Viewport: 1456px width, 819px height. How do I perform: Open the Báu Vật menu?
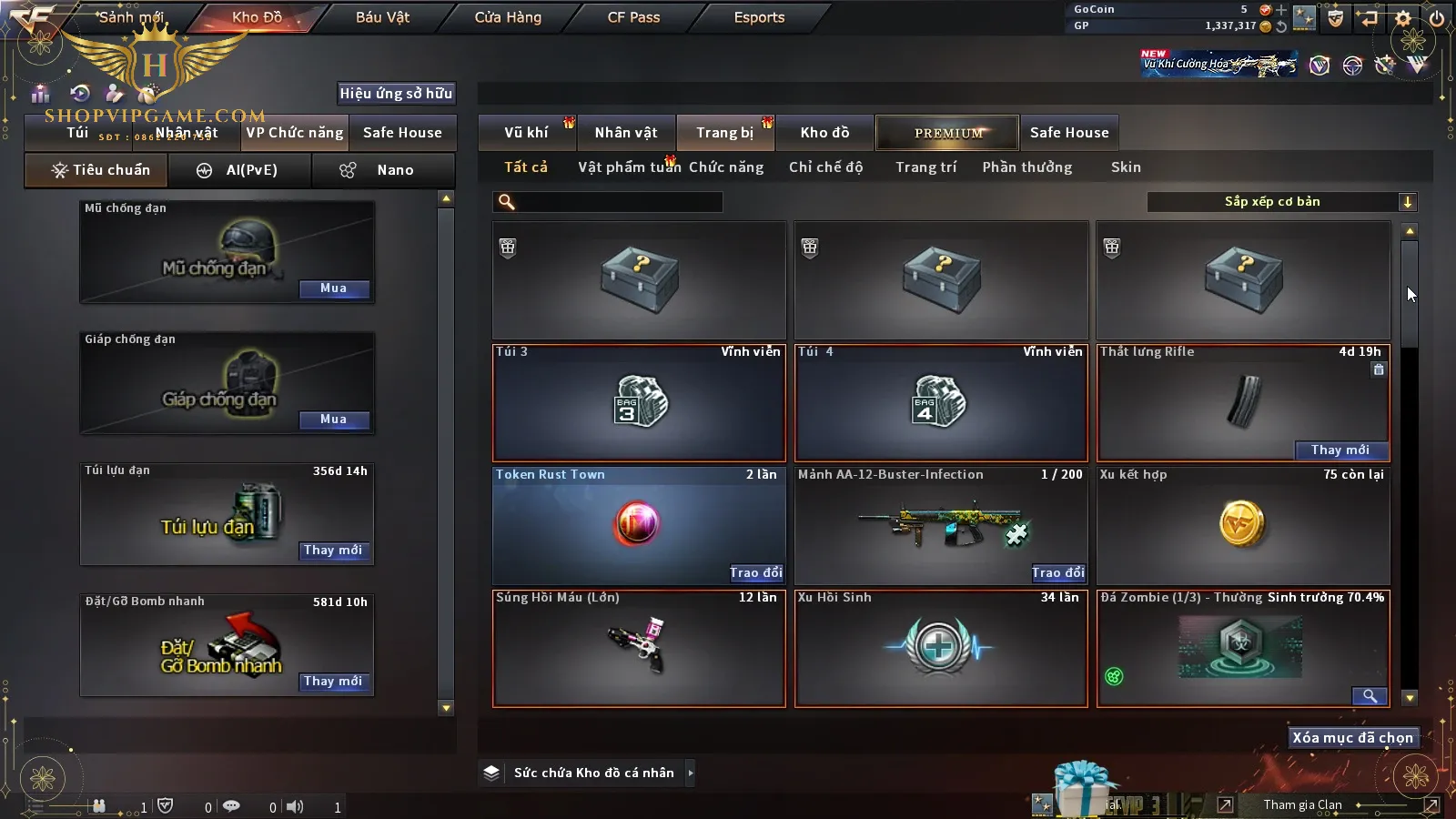pyautogui.click(x=382, y=17)
